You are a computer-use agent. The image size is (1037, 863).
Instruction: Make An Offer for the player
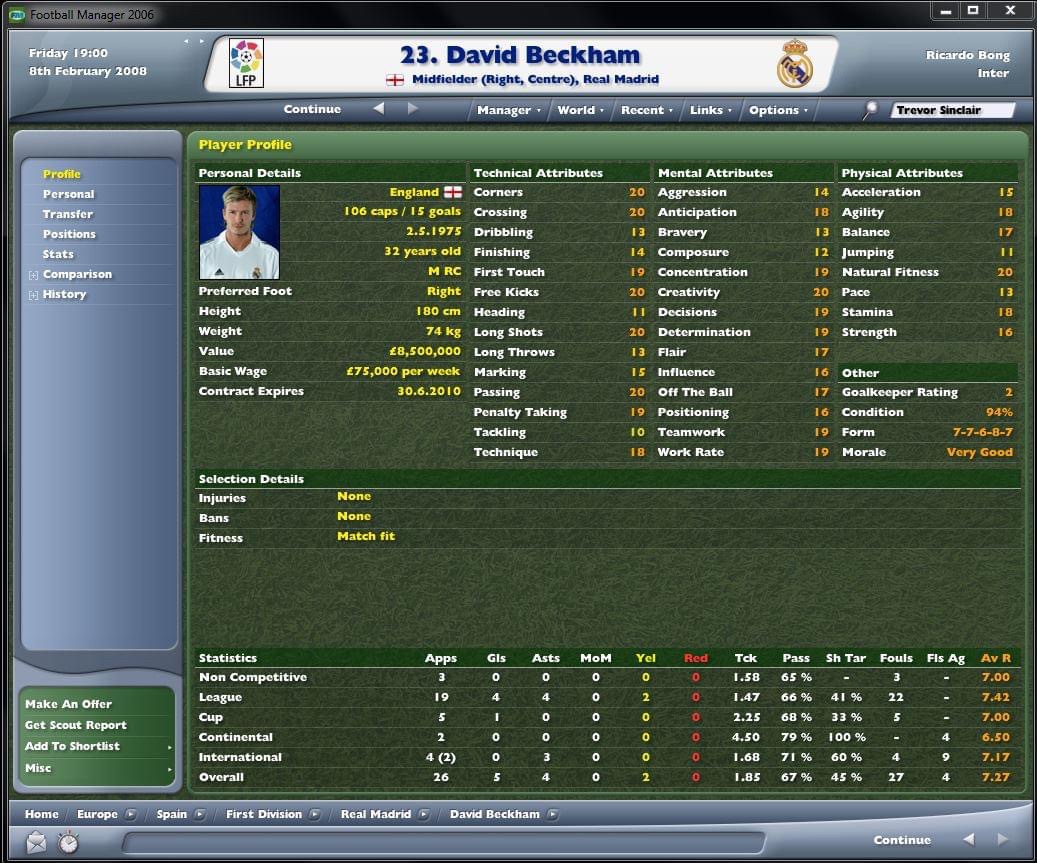pos(68,704)
